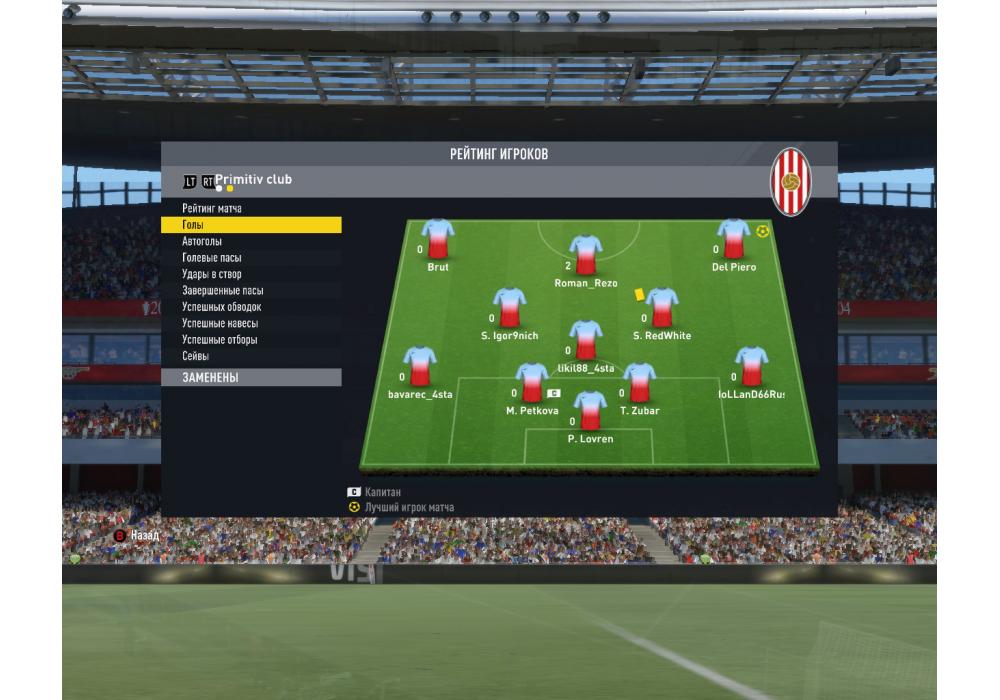This screenshot has width=1000, height=700.
Task: Show Завершенные пасы stats
Action: point(222,291)
